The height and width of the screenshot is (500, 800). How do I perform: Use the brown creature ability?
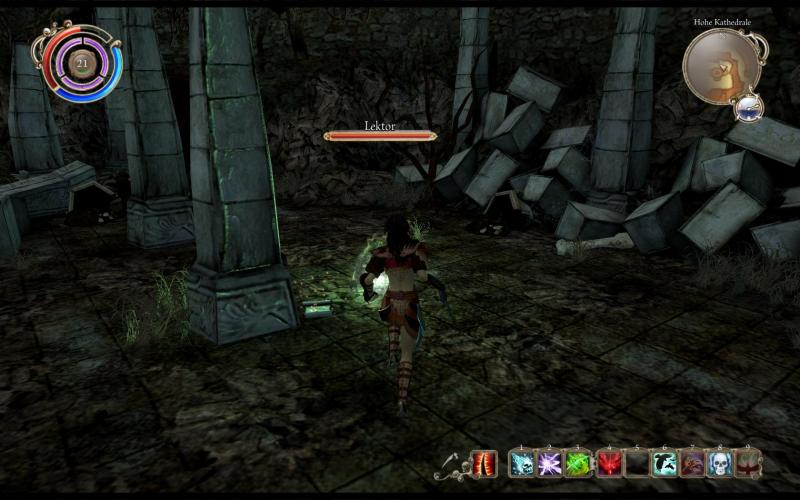point(691,463)
